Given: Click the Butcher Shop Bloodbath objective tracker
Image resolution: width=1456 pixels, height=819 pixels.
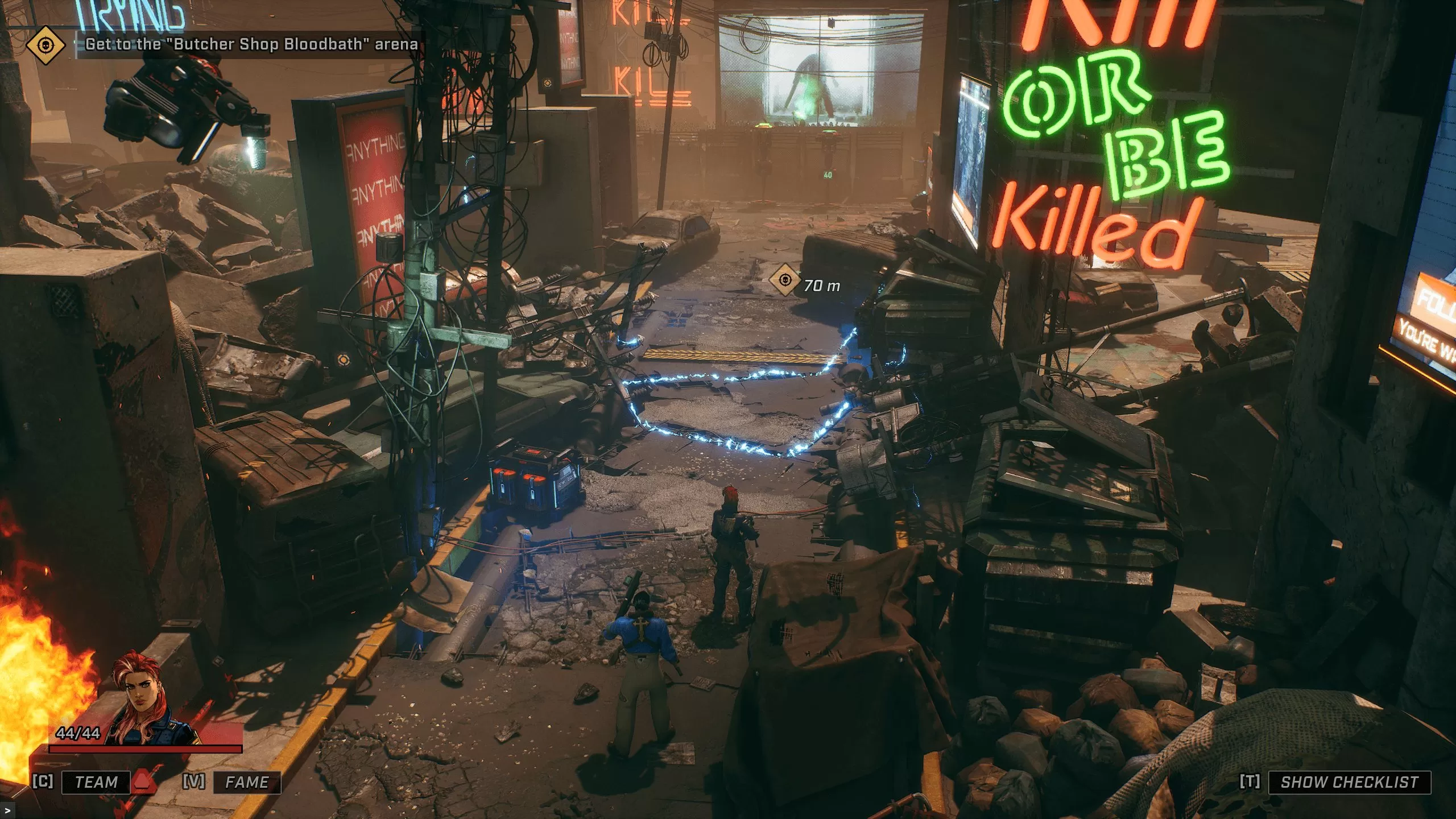Looking at the screenshot, I should (251, 44).
